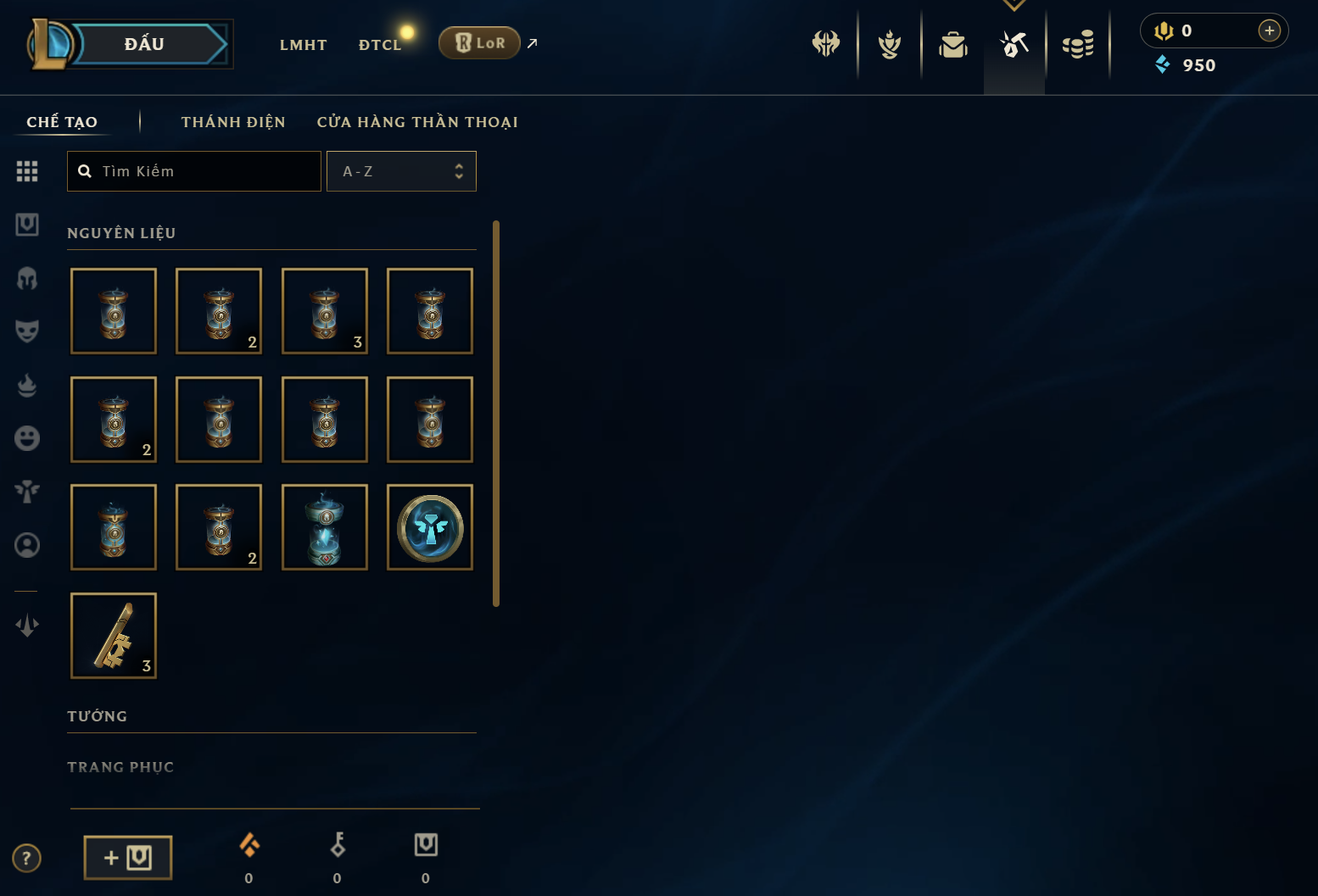This screenshot has width=1318, height=896.
Task: Open the collection backpack icon
Action: (x=953, y=44)
